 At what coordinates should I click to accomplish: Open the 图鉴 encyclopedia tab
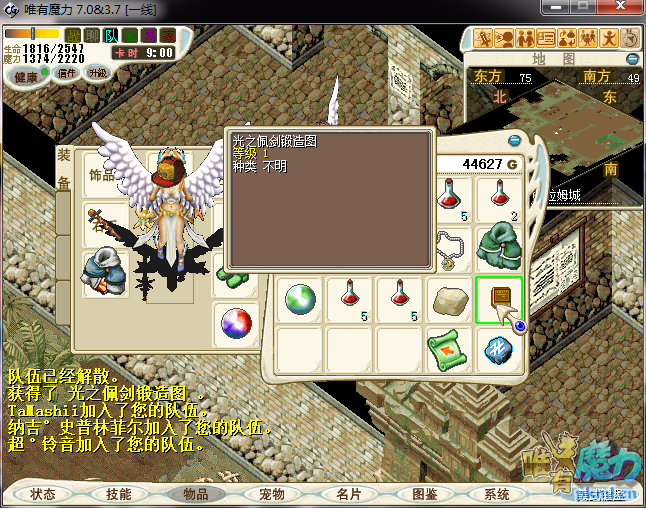(x=424, y=494)
